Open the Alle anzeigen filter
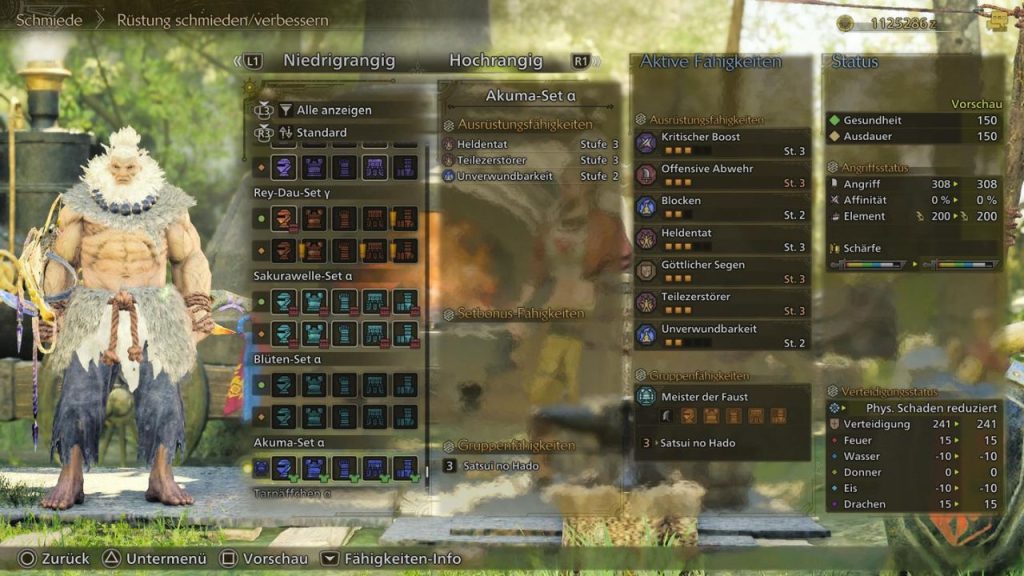The width and height of the screenshot is (1024, 576). pyautogui.click(x=334, y=110)
